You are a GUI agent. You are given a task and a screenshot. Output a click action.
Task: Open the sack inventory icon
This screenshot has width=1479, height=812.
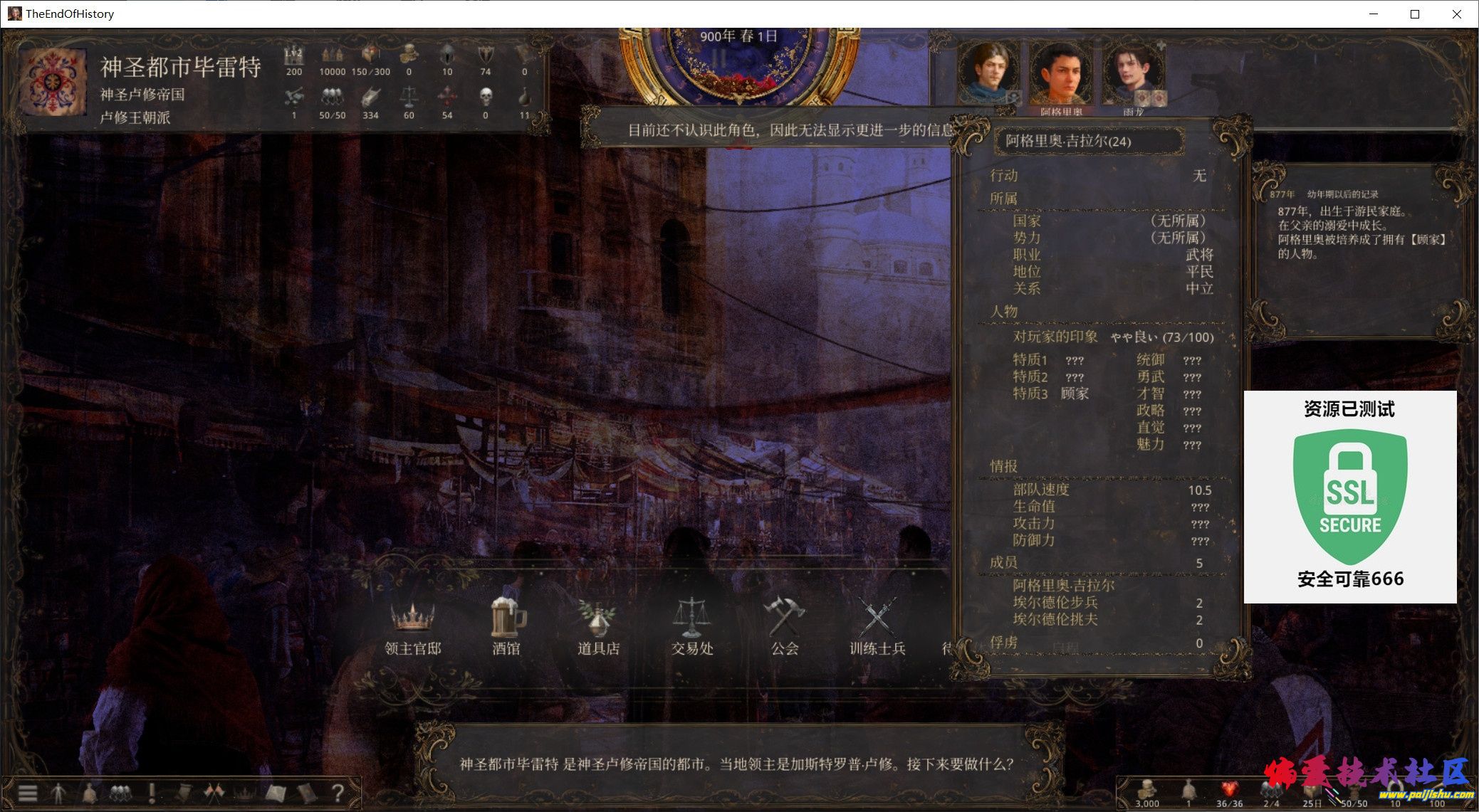click(x=89, y=793)
